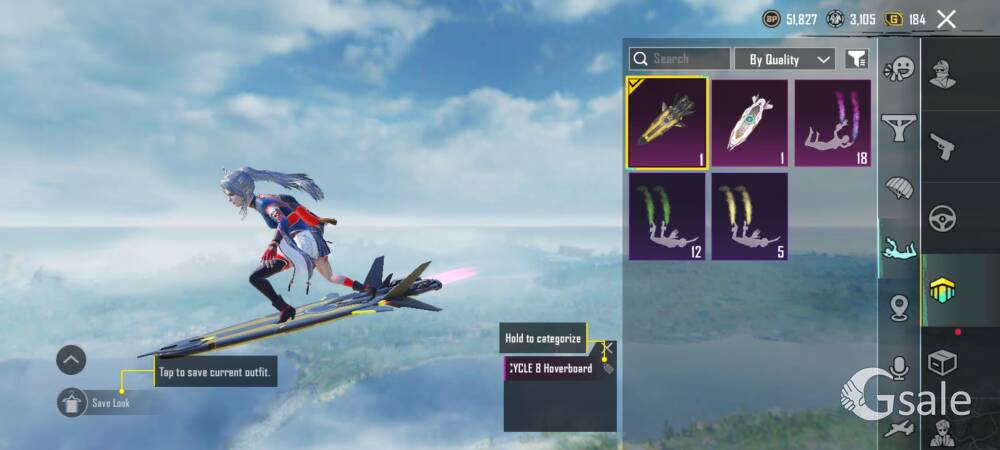
Task: Open the location pin category tab
Action: pos(899,307)
